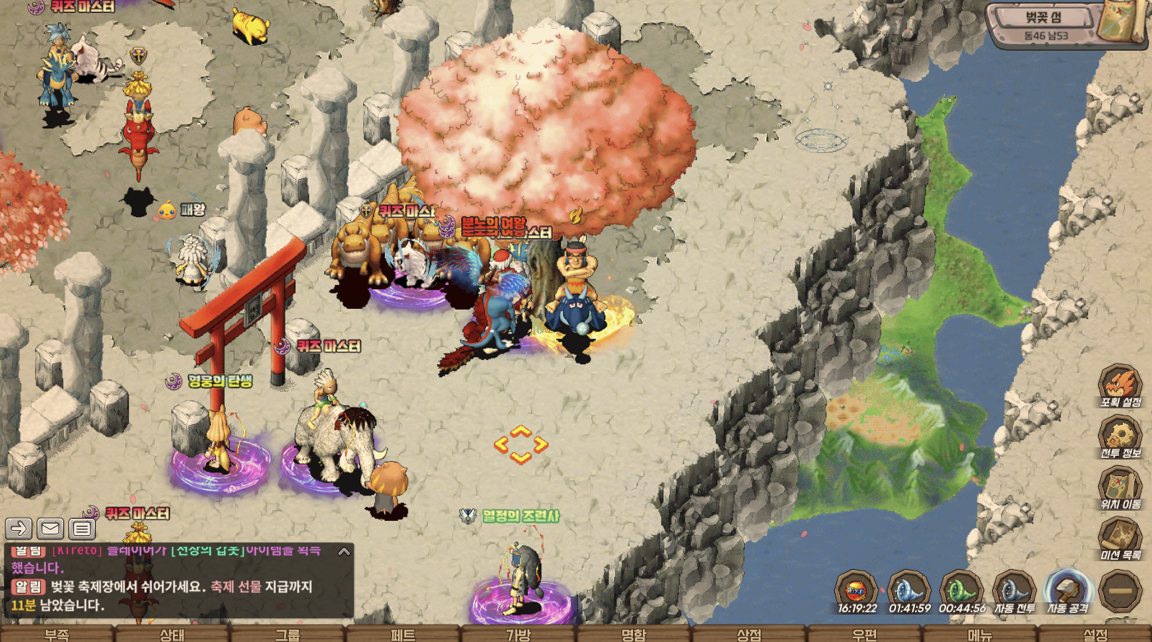Open the 설정 (settings) menu
The image size is (1152, 642).
(1095, 634)
